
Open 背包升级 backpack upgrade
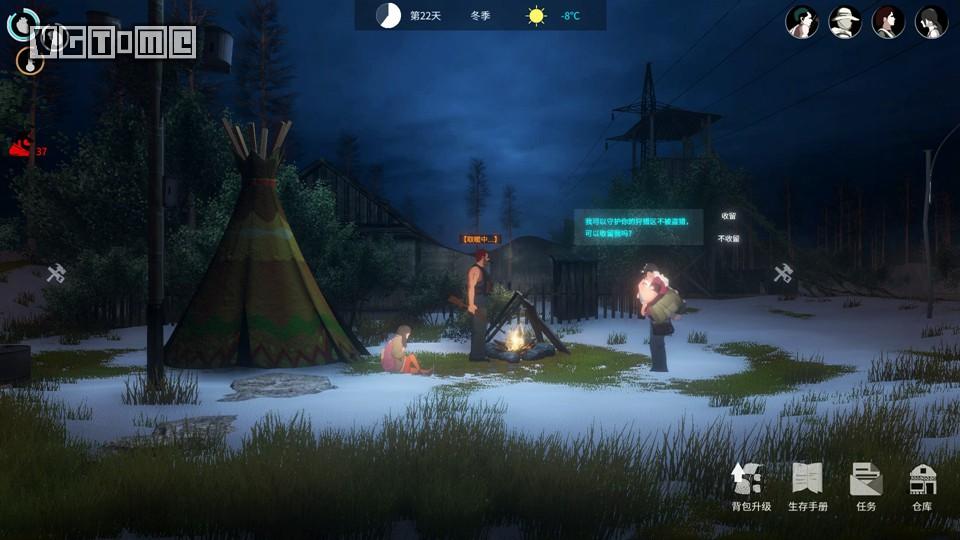click(750, 487)
